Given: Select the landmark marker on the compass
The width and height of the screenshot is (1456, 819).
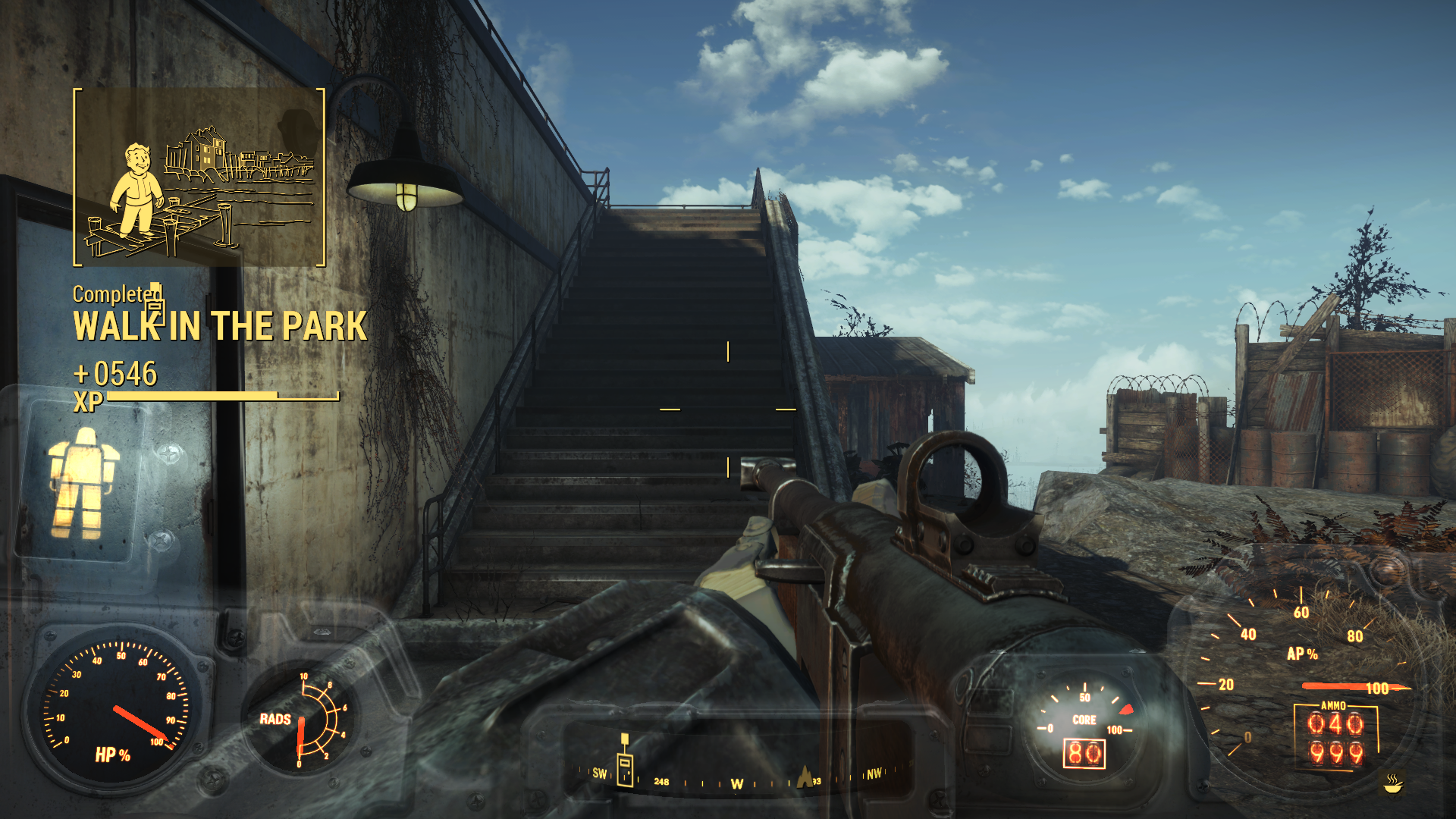Looking at the screenshot, I should 804,777.
